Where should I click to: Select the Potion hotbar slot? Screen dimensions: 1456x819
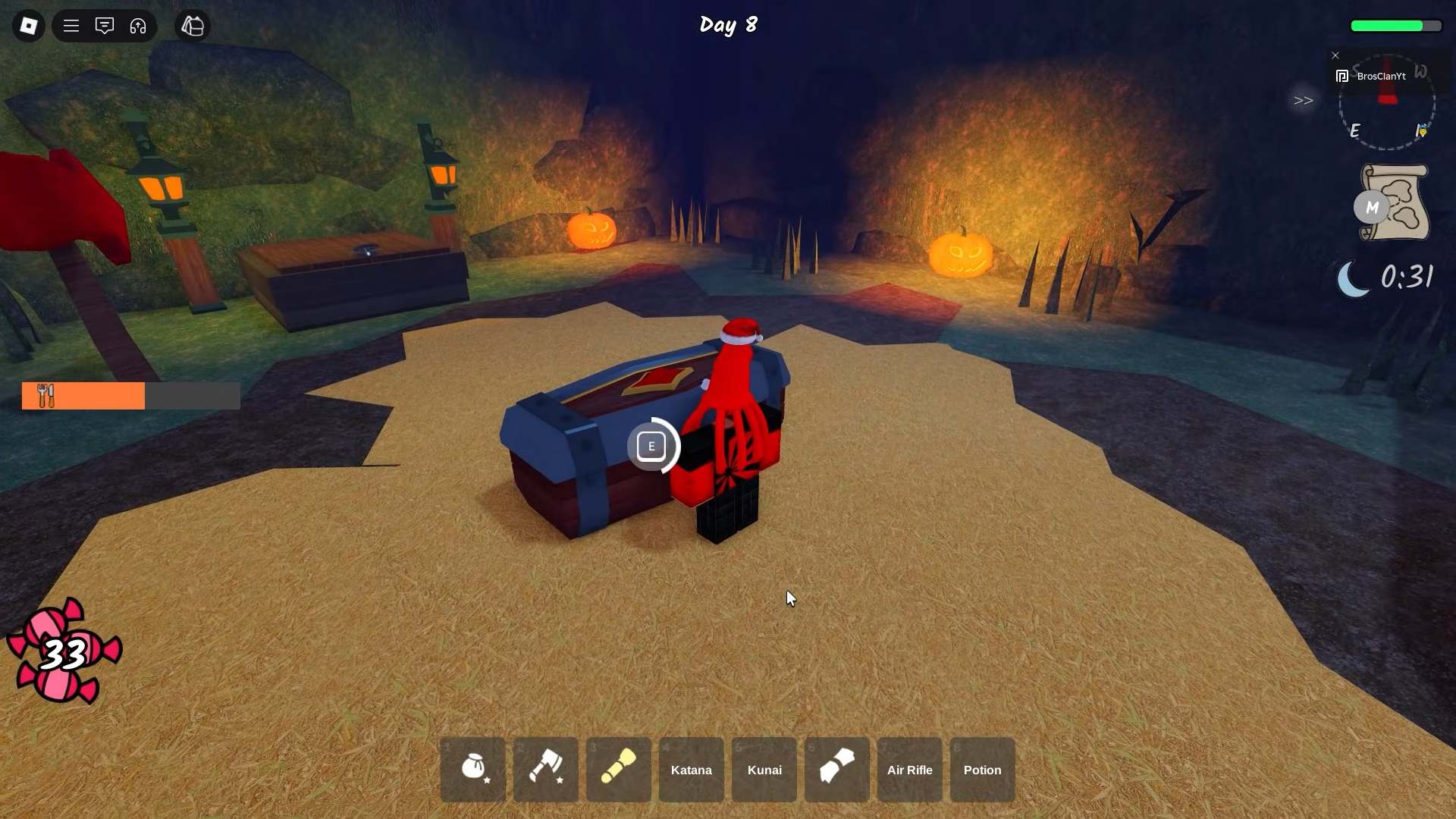982,769
